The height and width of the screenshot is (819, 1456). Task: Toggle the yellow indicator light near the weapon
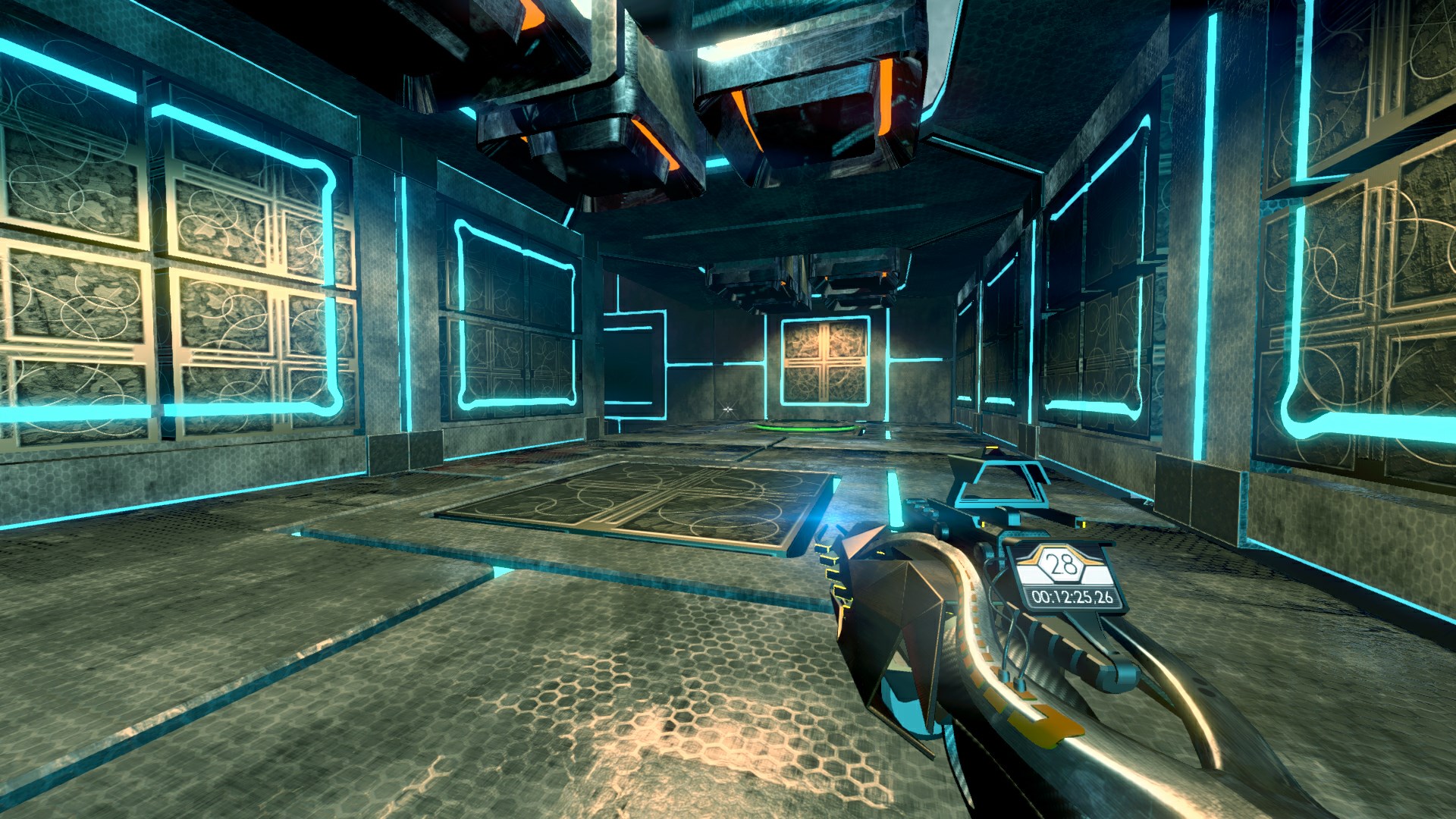[x=983, y=525]
